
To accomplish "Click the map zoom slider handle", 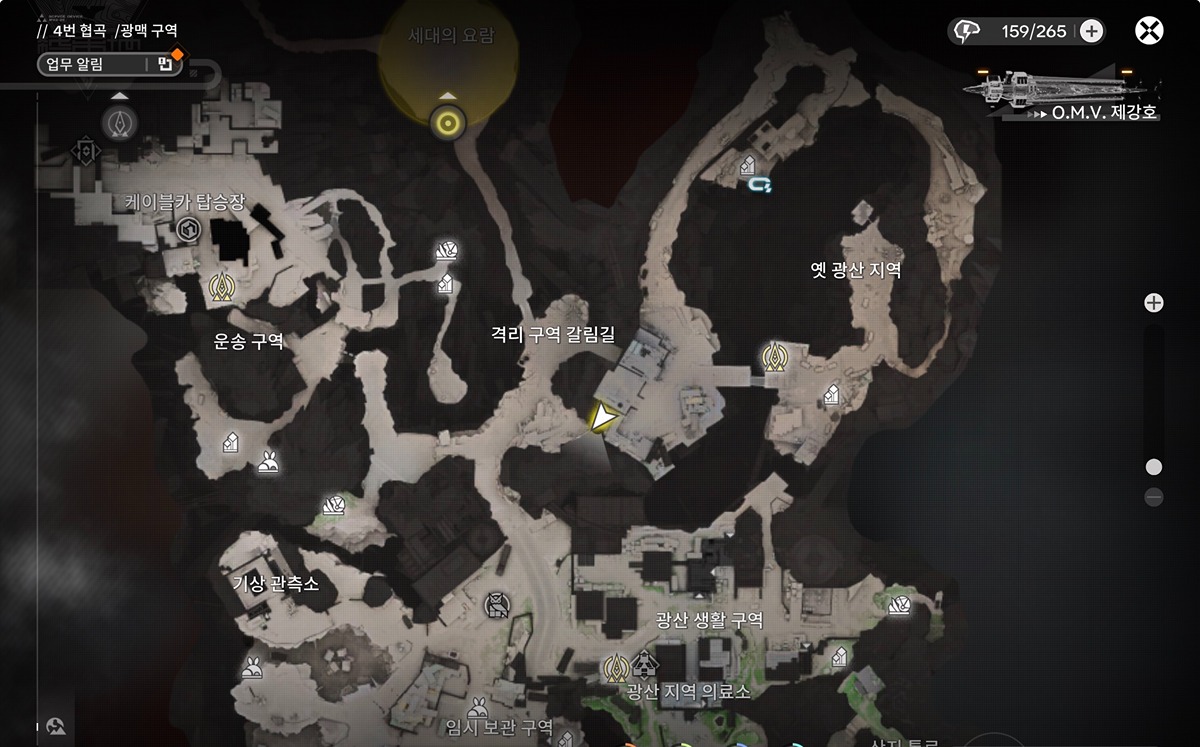I will (x=1154, y=467).
